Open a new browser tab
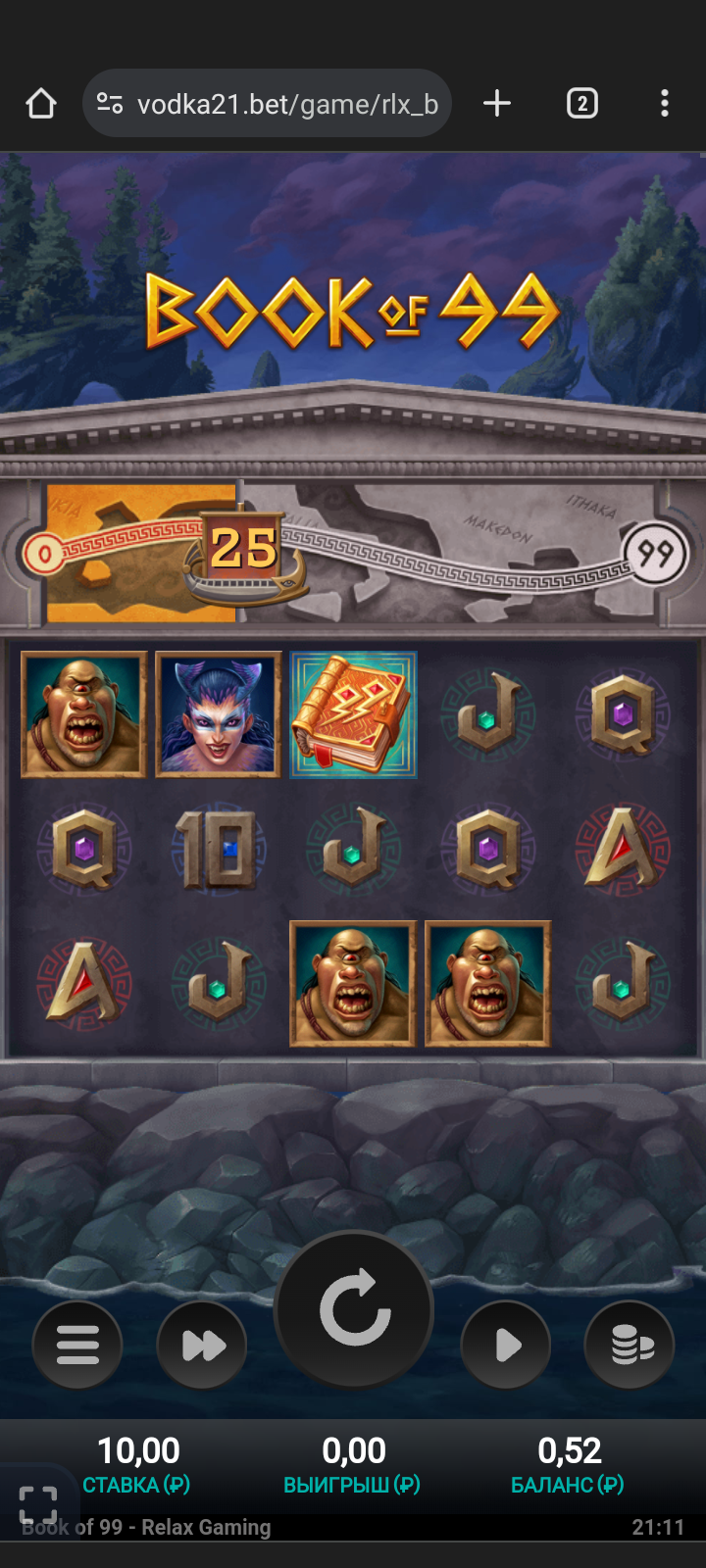 pos(497,104)
